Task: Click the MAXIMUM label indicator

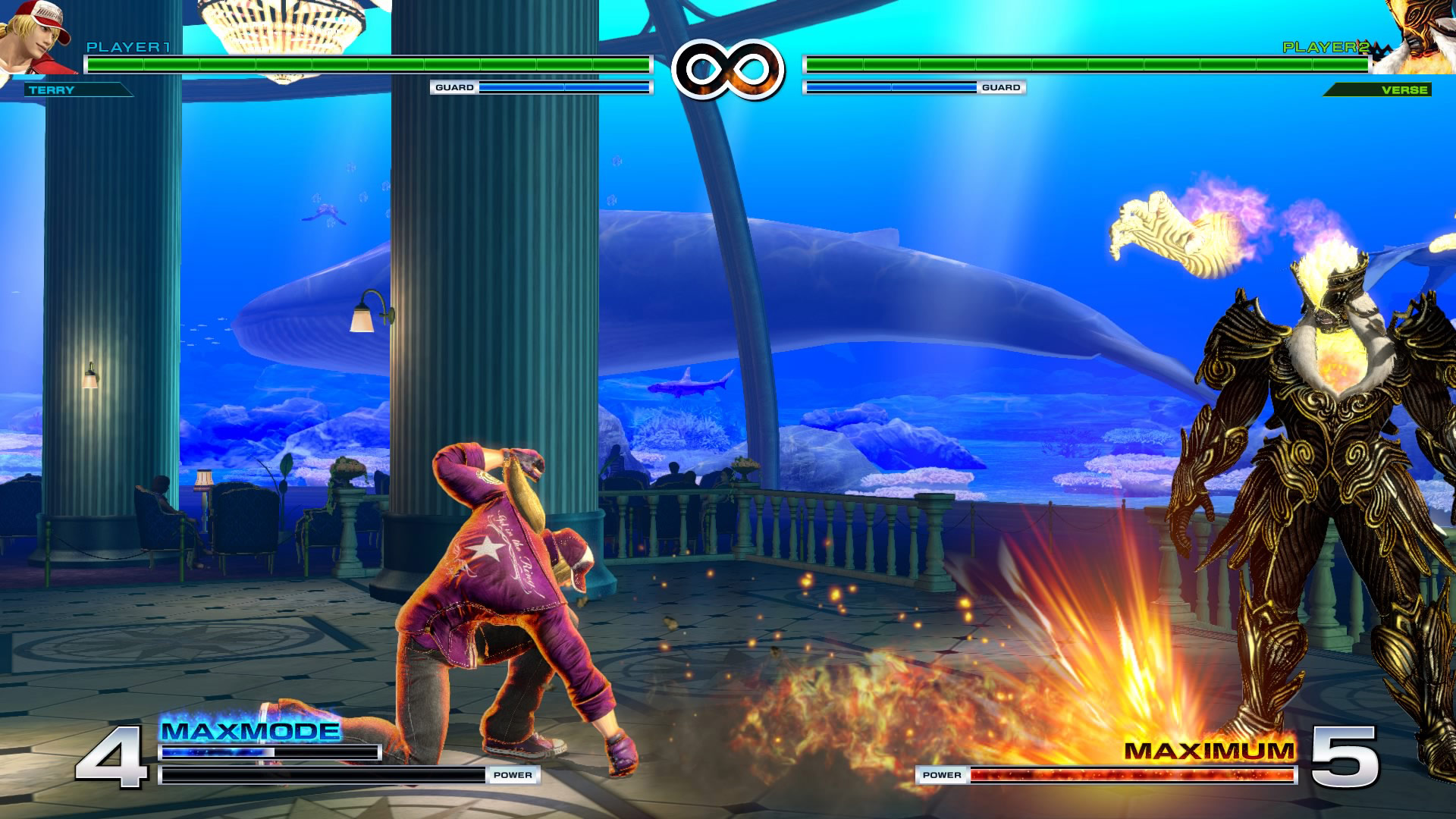Action: [1210, 751]
